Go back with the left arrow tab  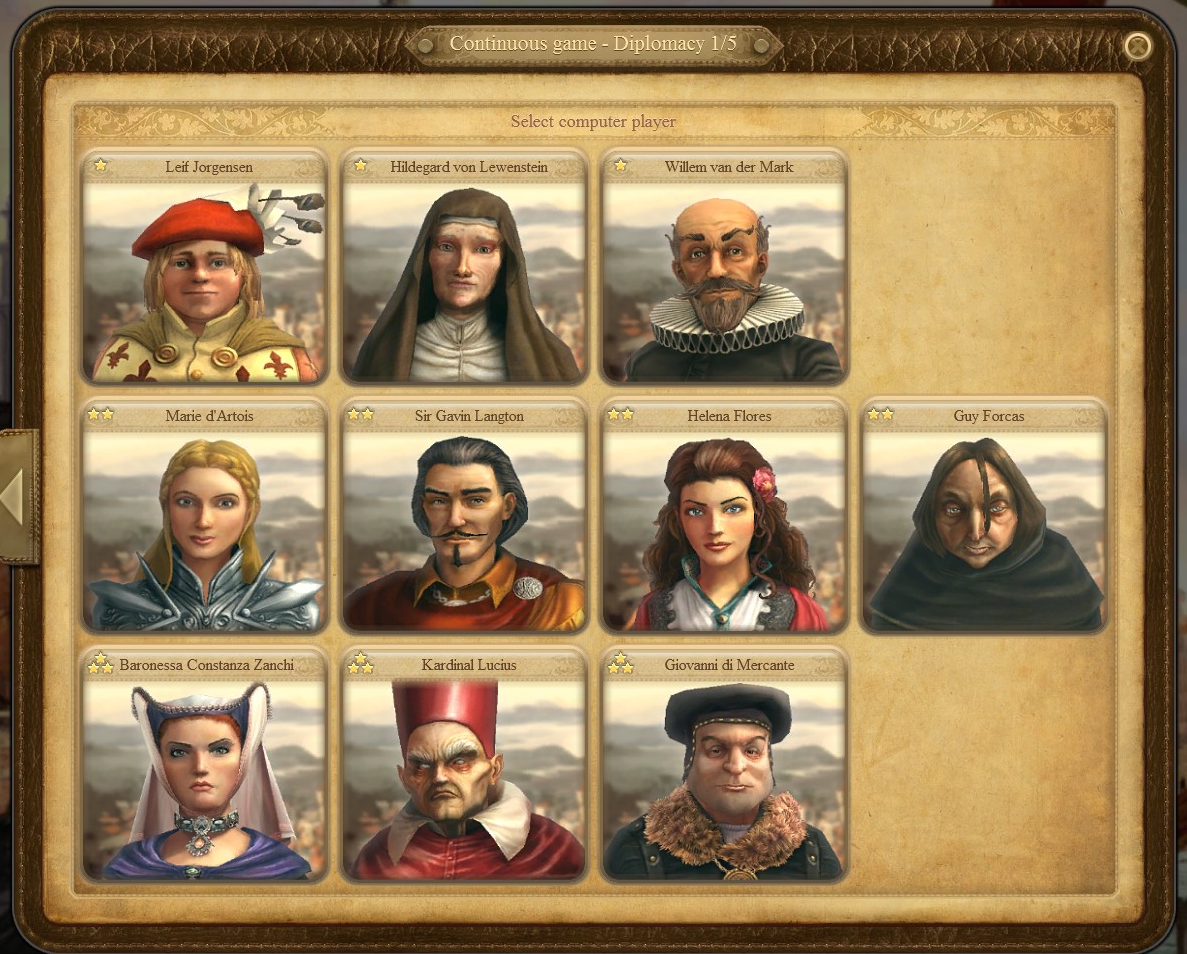(x=16, y=497)
